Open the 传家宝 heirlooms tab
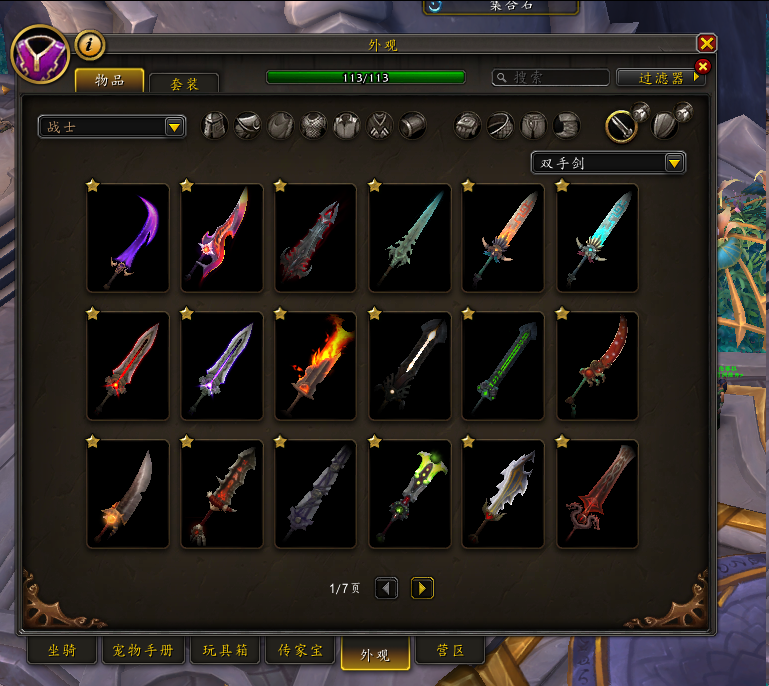The image size is (769, 686). point(301,651)
